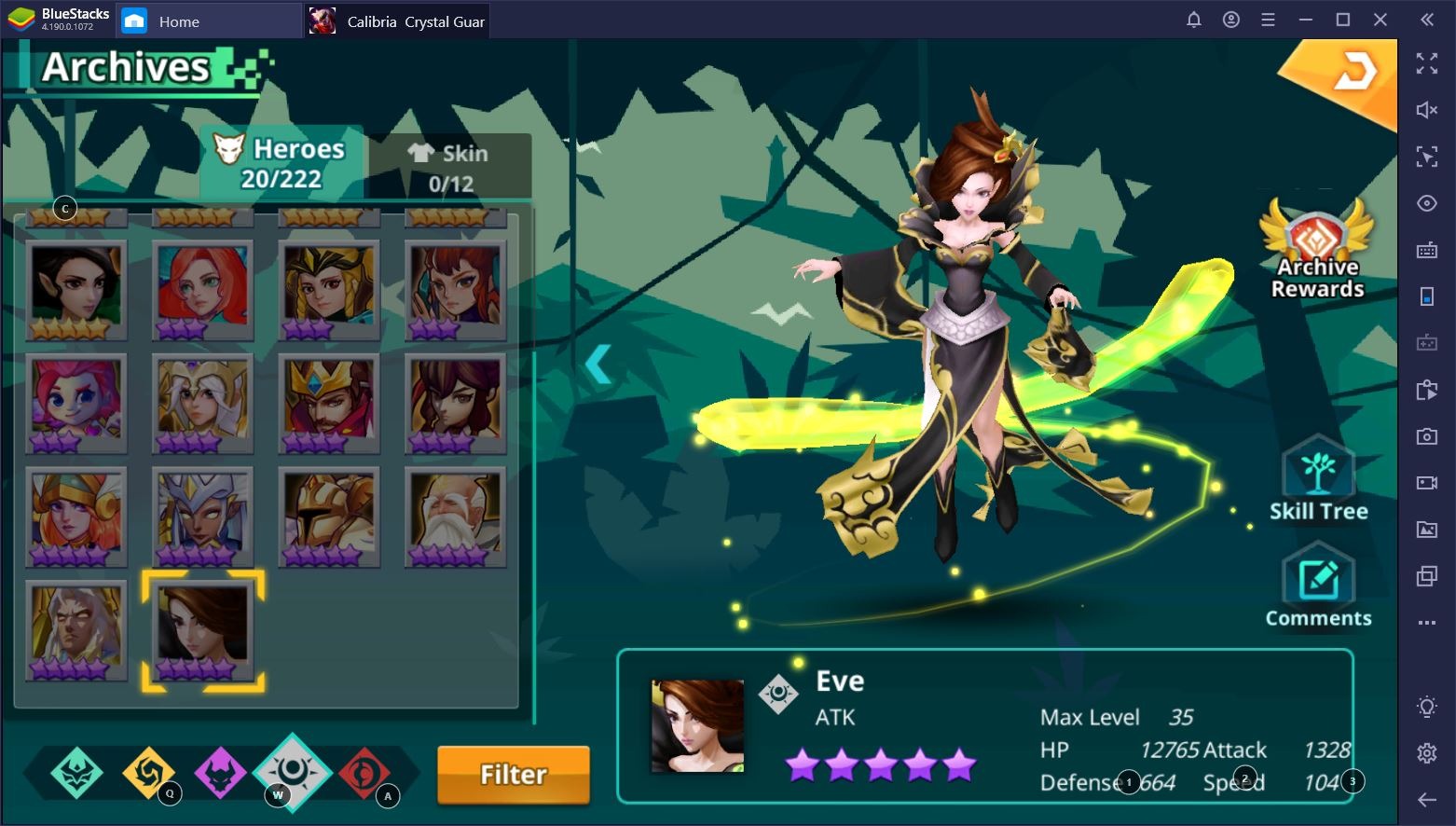View the Skill Tree
Image resolution: width=1456 pixels, height=826 pixels.
(x=1318, y=480)
